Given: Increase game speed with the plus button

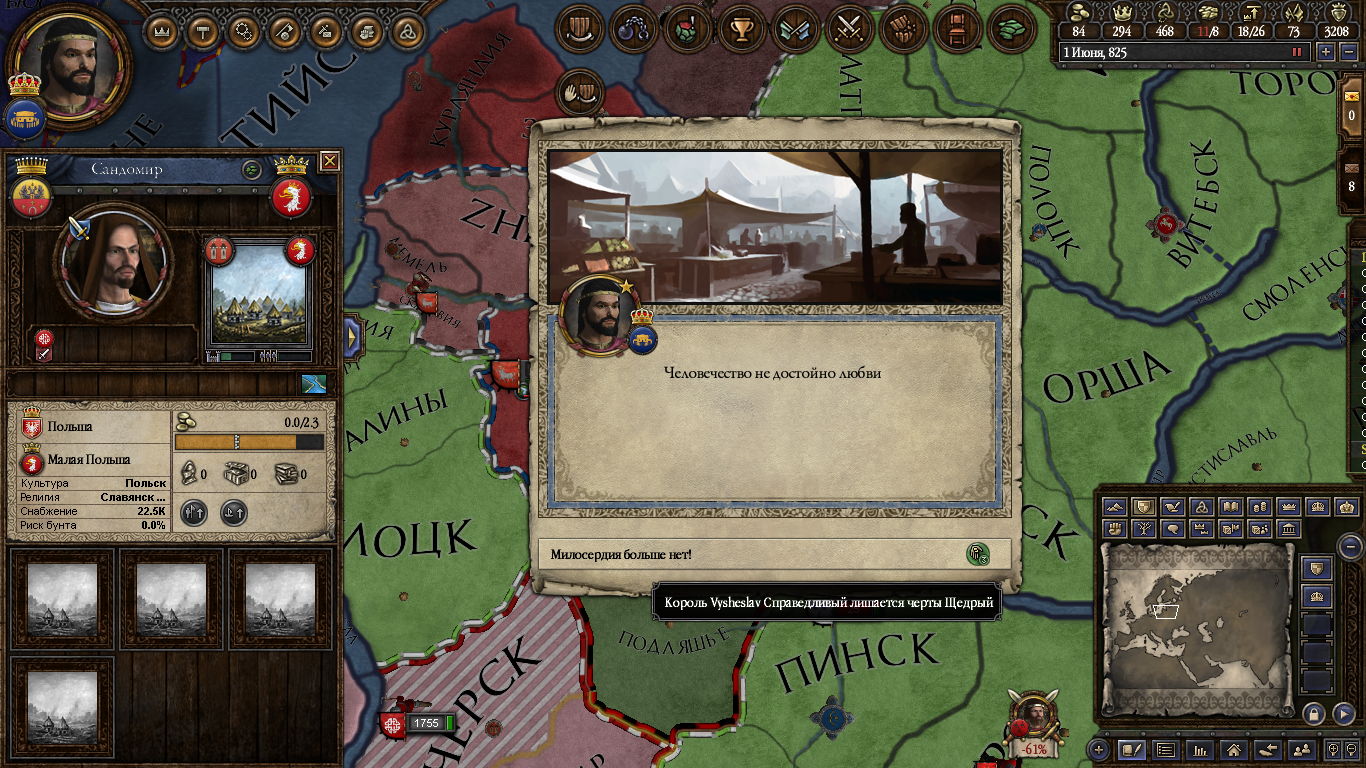Looking at the screenshot, I should [x=1326, y=52].
